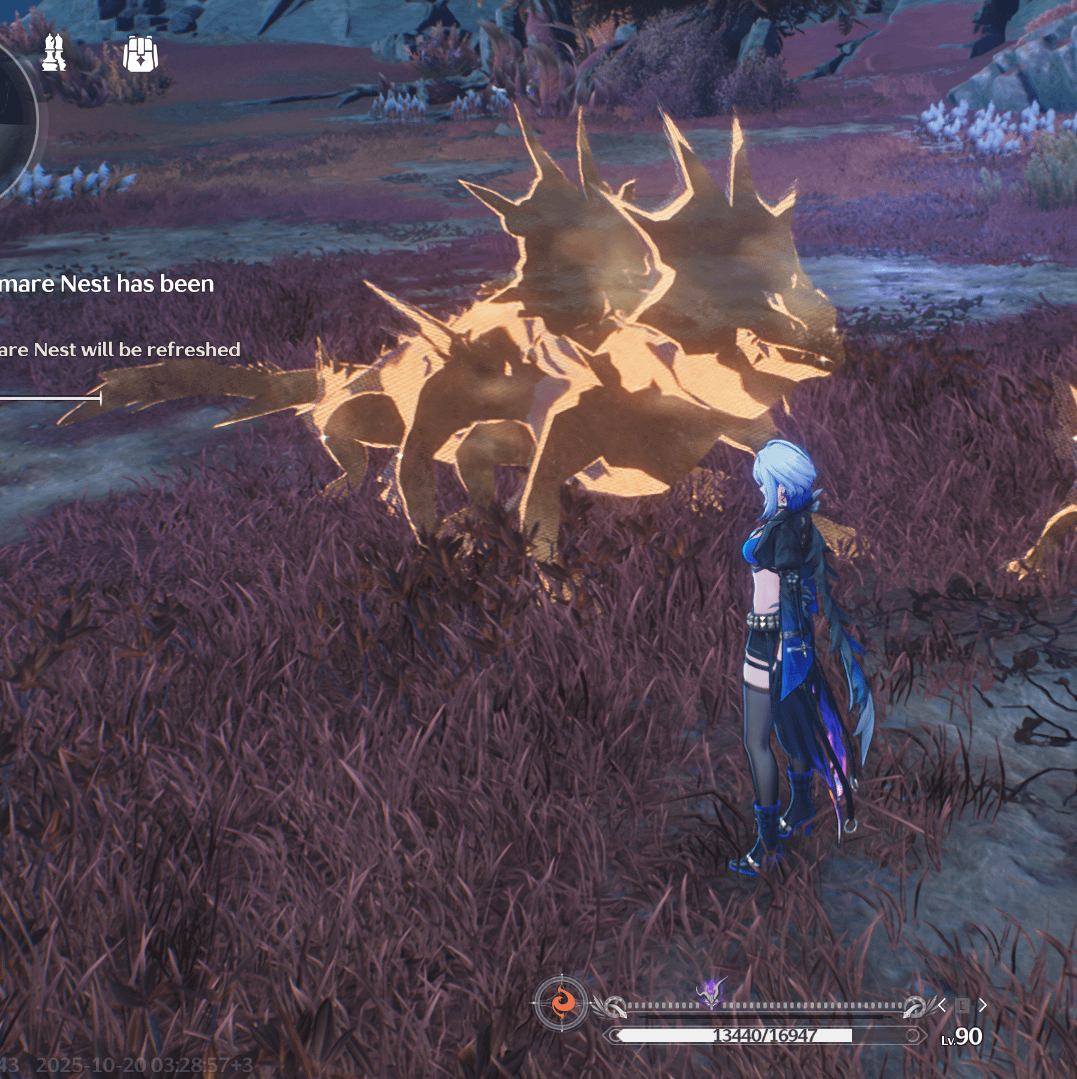Image resolution: width=1077 pixels, height=1079 pixels.
Task: Activate the orange swirl skill icon
Action: pyautogui.click(x=562, y=1001)
